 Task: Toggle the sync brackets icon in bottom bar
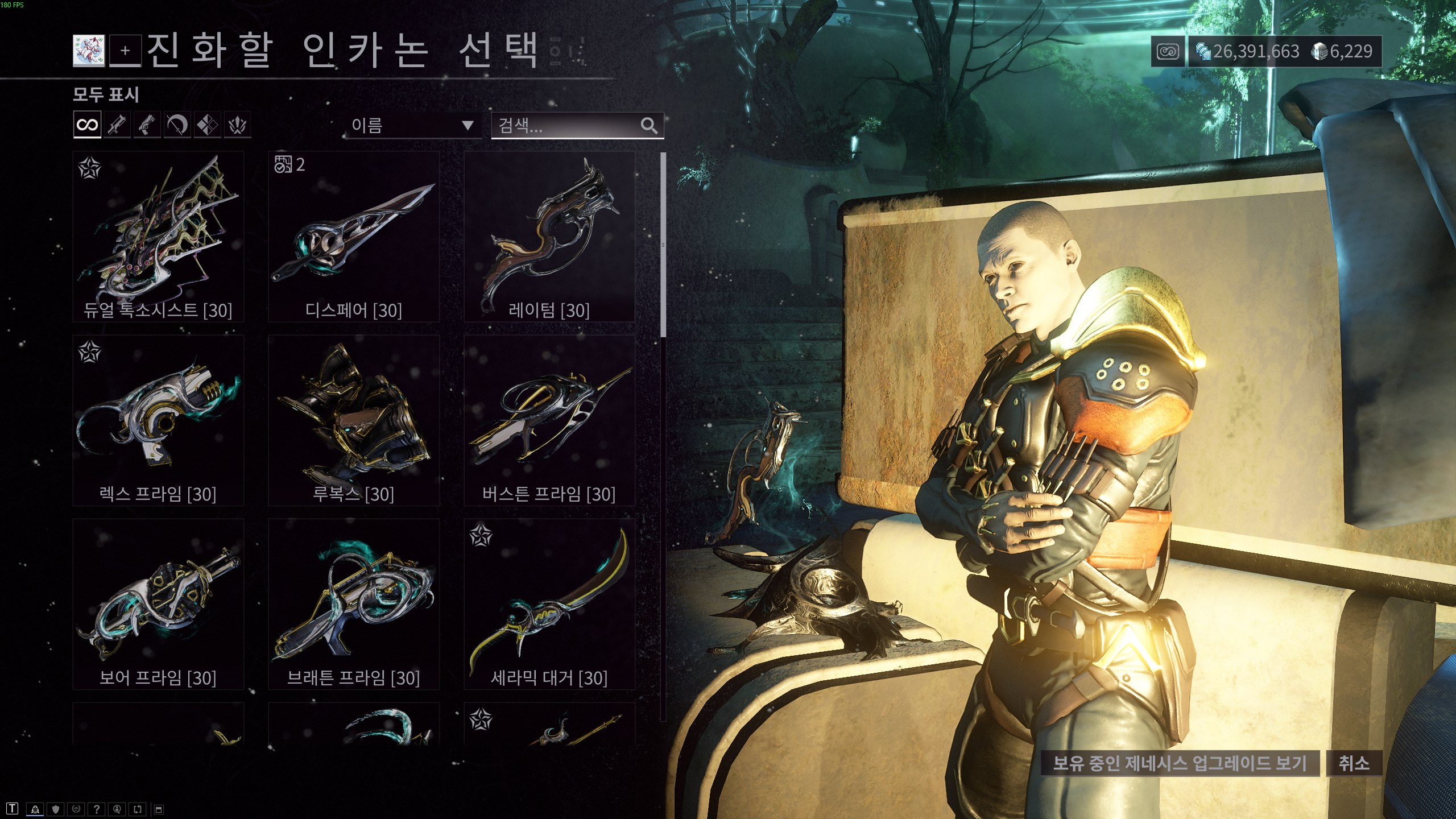(x=136, y=810)
